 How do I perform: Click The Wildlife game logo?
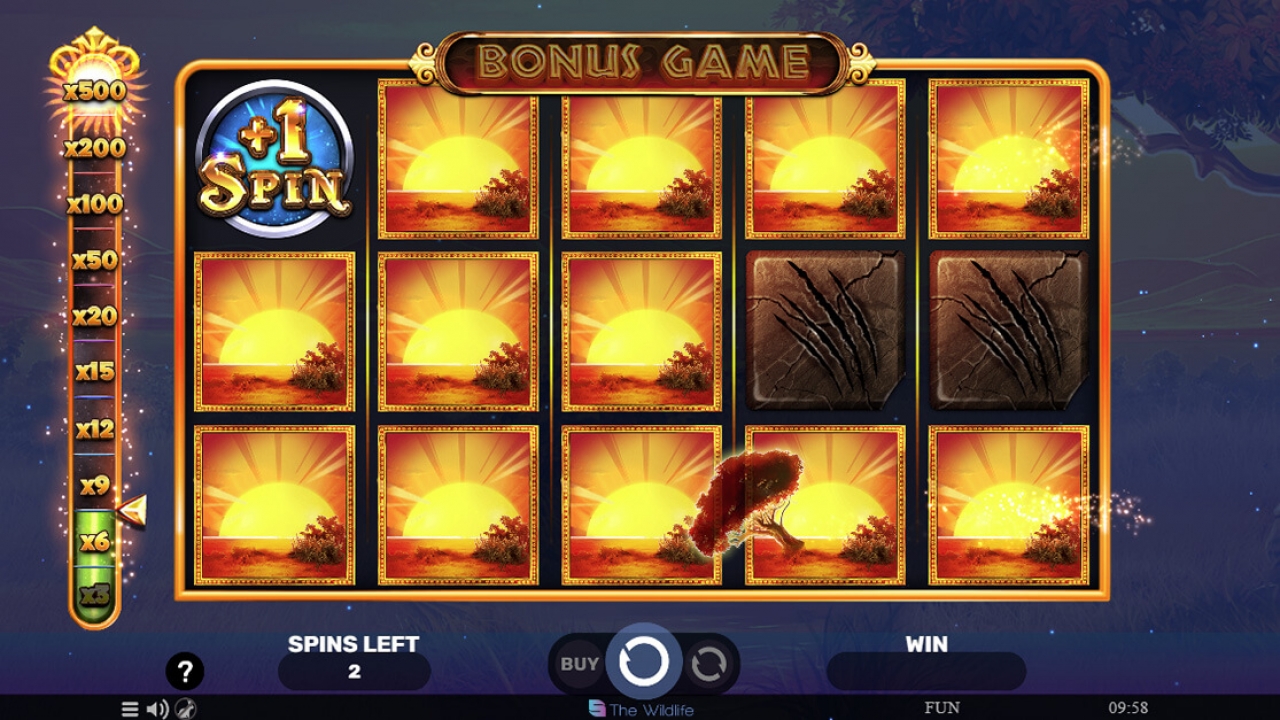point(641,708)
